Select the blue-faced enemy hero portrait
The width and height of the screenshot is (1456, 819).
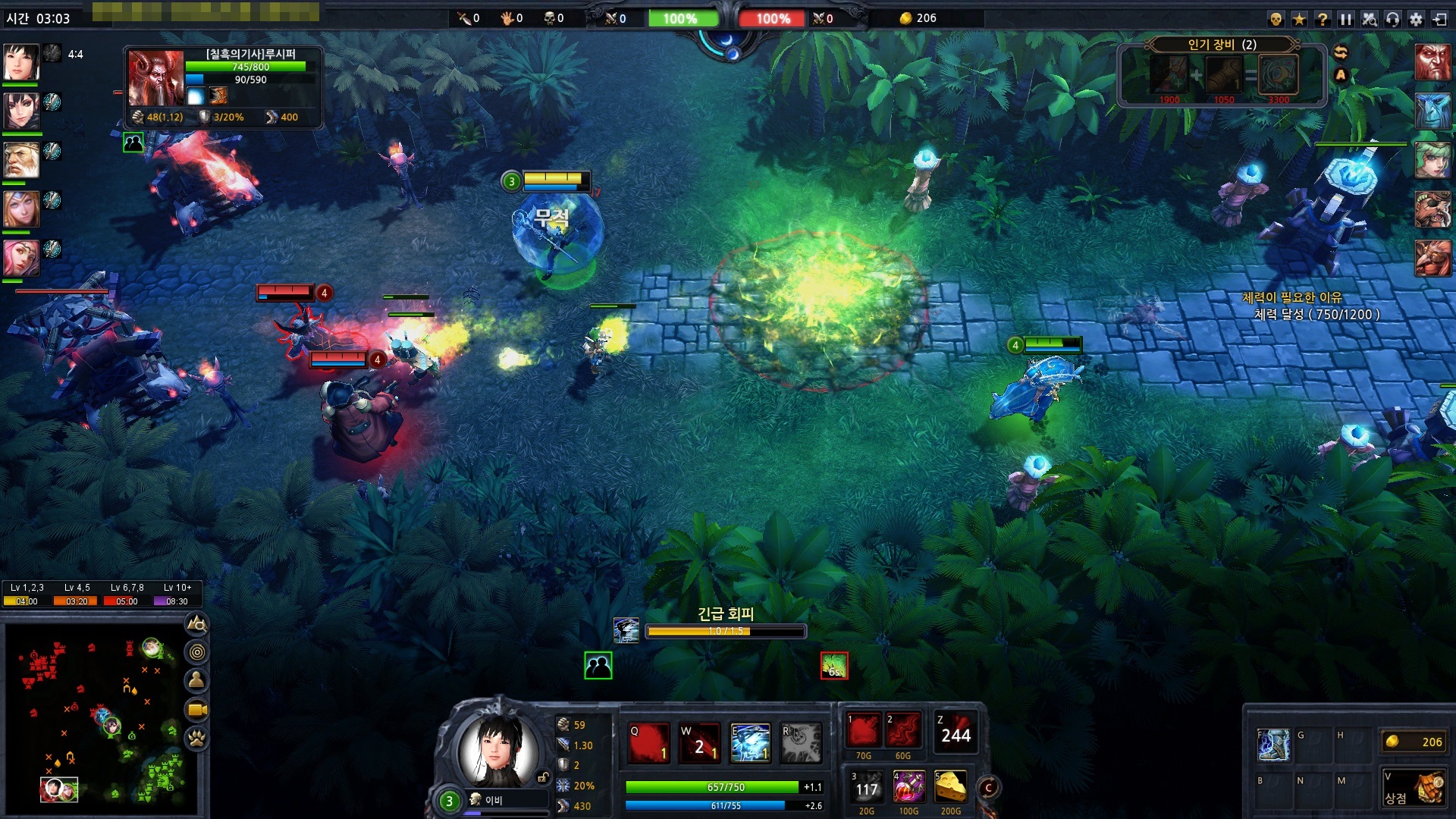[1432, 111]
